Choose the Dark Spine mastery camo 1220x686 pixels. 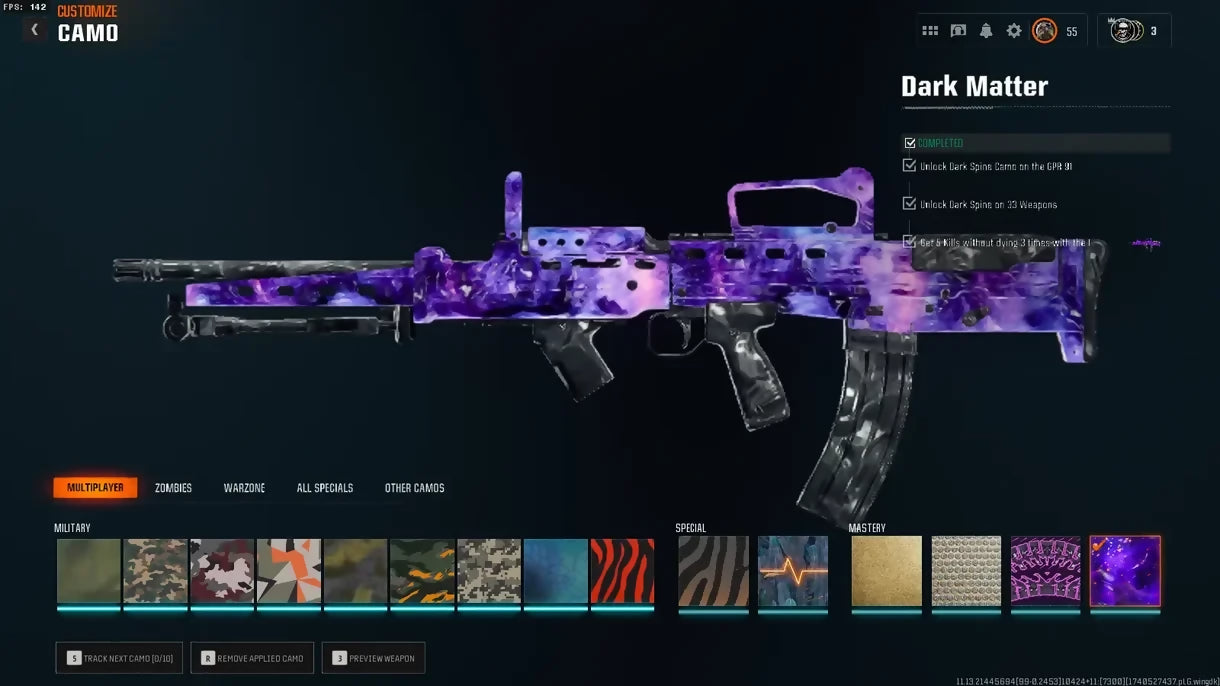[1046, 571]
